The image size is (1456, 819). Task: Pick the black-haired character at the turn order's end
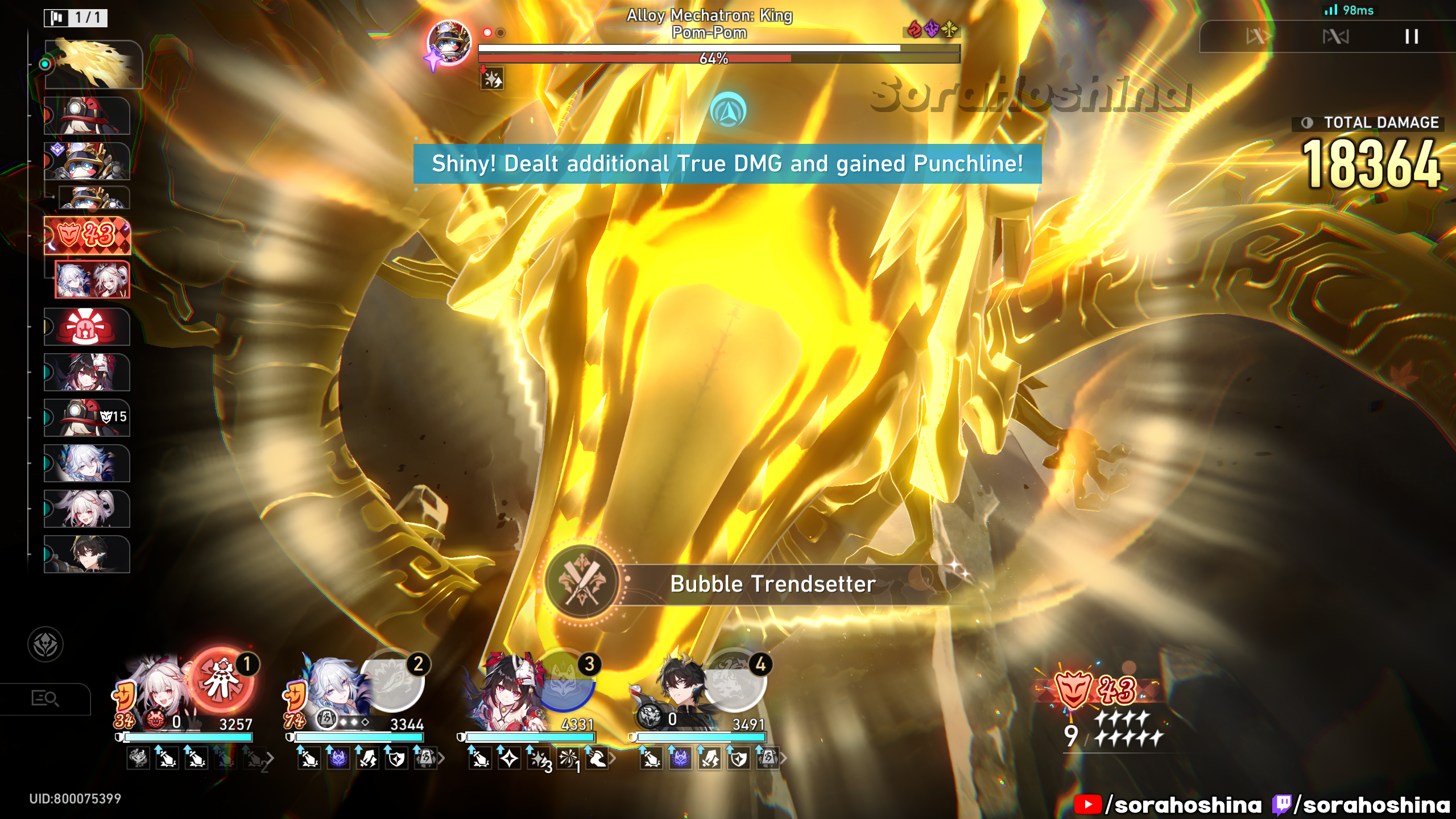[x=87, y=554]
